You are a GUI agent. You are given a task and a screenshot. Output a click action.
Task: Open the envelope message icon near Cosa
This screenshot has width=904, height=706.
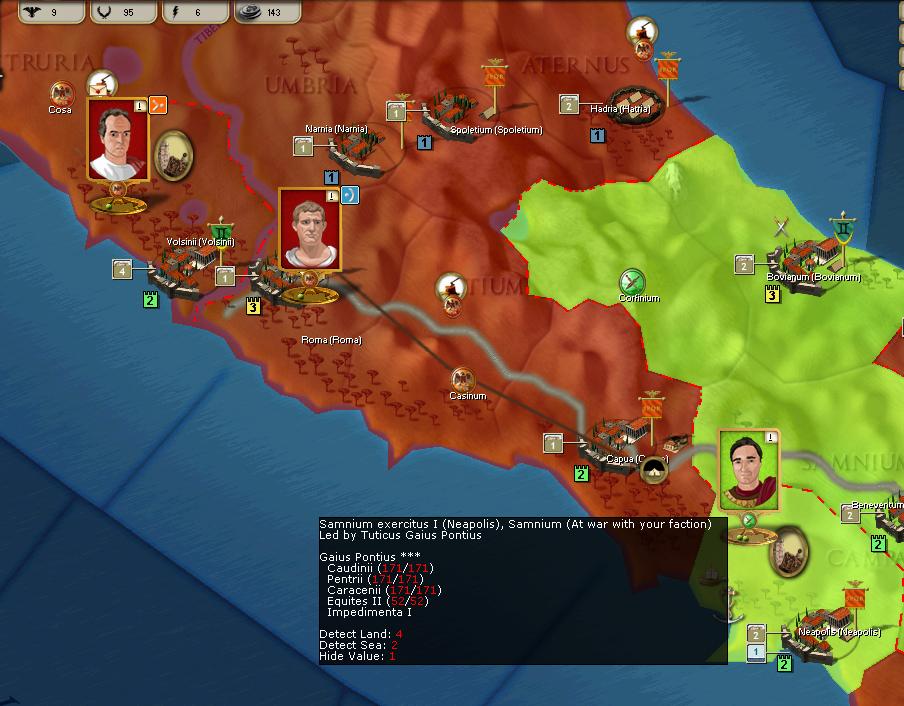(100, 85)
